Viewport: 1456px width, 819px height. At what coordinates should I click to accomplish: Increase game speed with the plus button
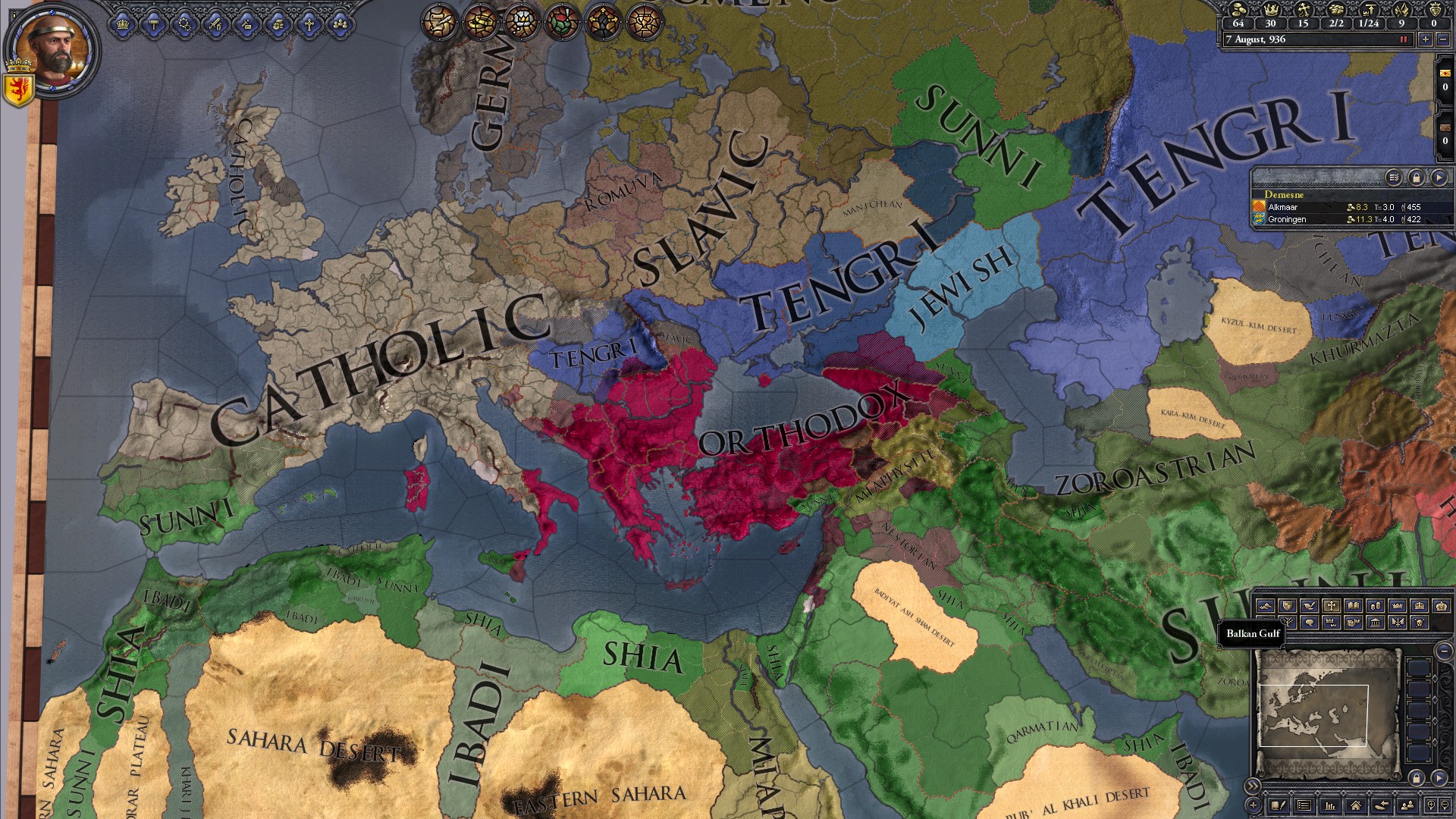tap(1426, 39)
